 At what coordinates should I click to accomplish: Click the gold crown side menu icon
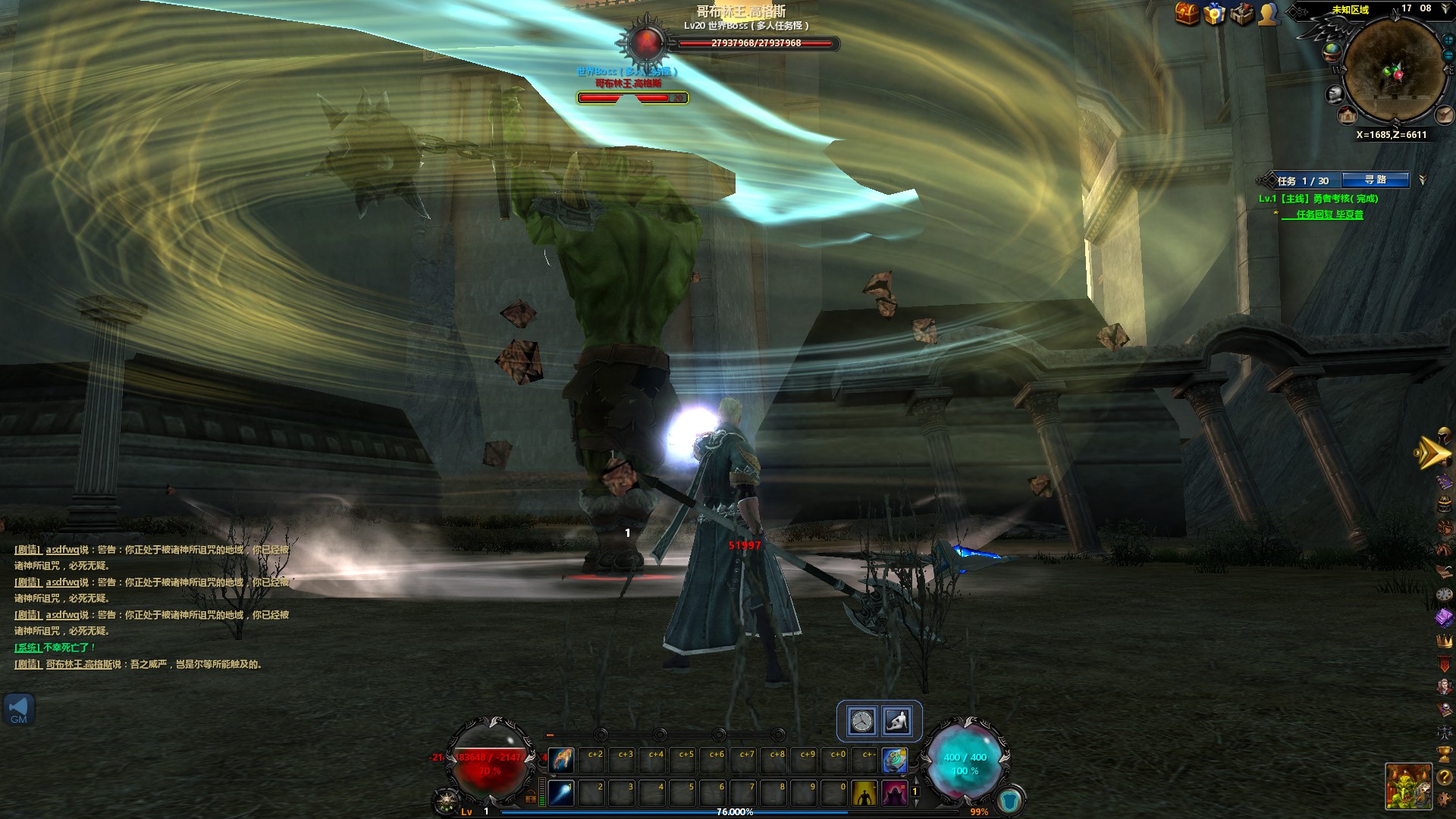[1444, 641]
